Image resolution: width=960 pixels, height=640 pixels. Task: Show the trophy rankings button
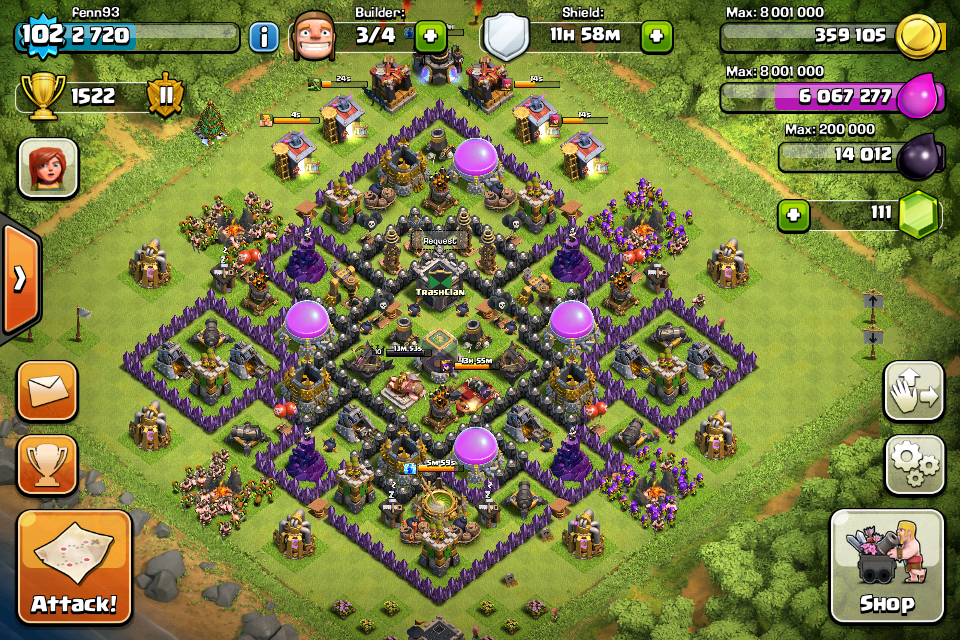click(47, 464)
